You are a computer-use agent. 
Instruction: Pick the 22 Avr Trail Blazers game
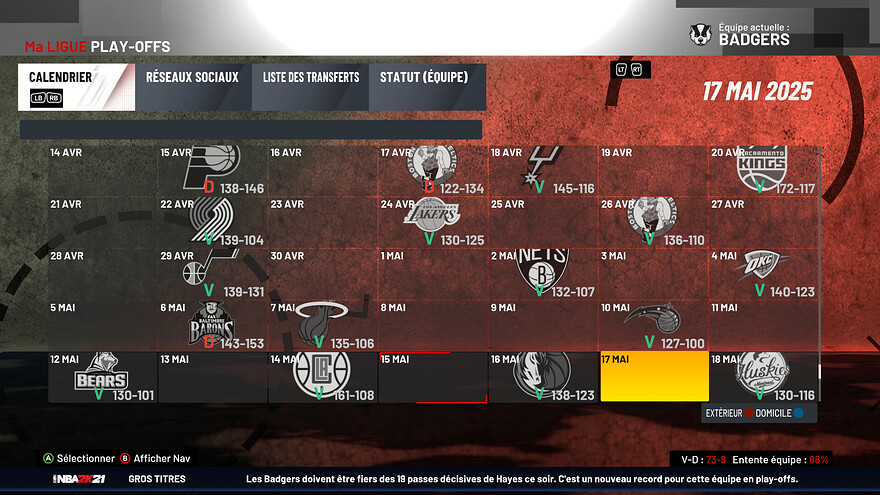pyautogui.click(x=213, y=222)
